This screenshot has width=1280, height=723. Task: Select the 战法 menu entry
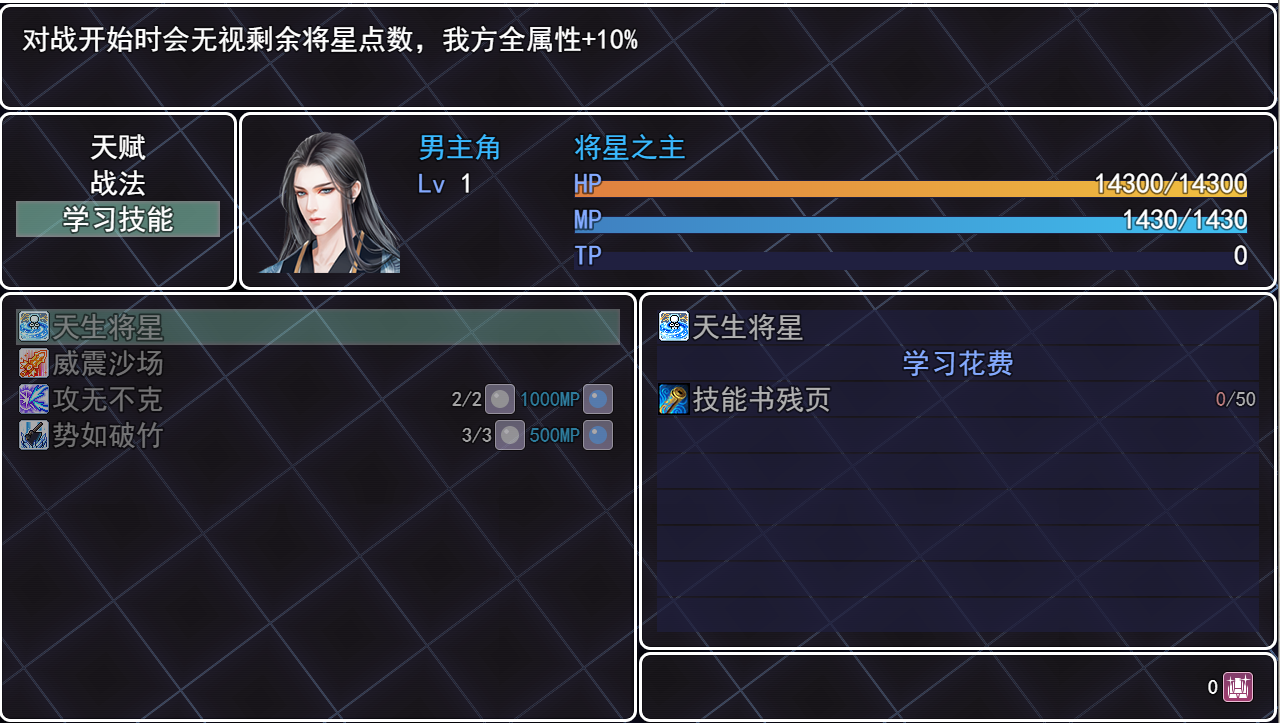point(117,181)
